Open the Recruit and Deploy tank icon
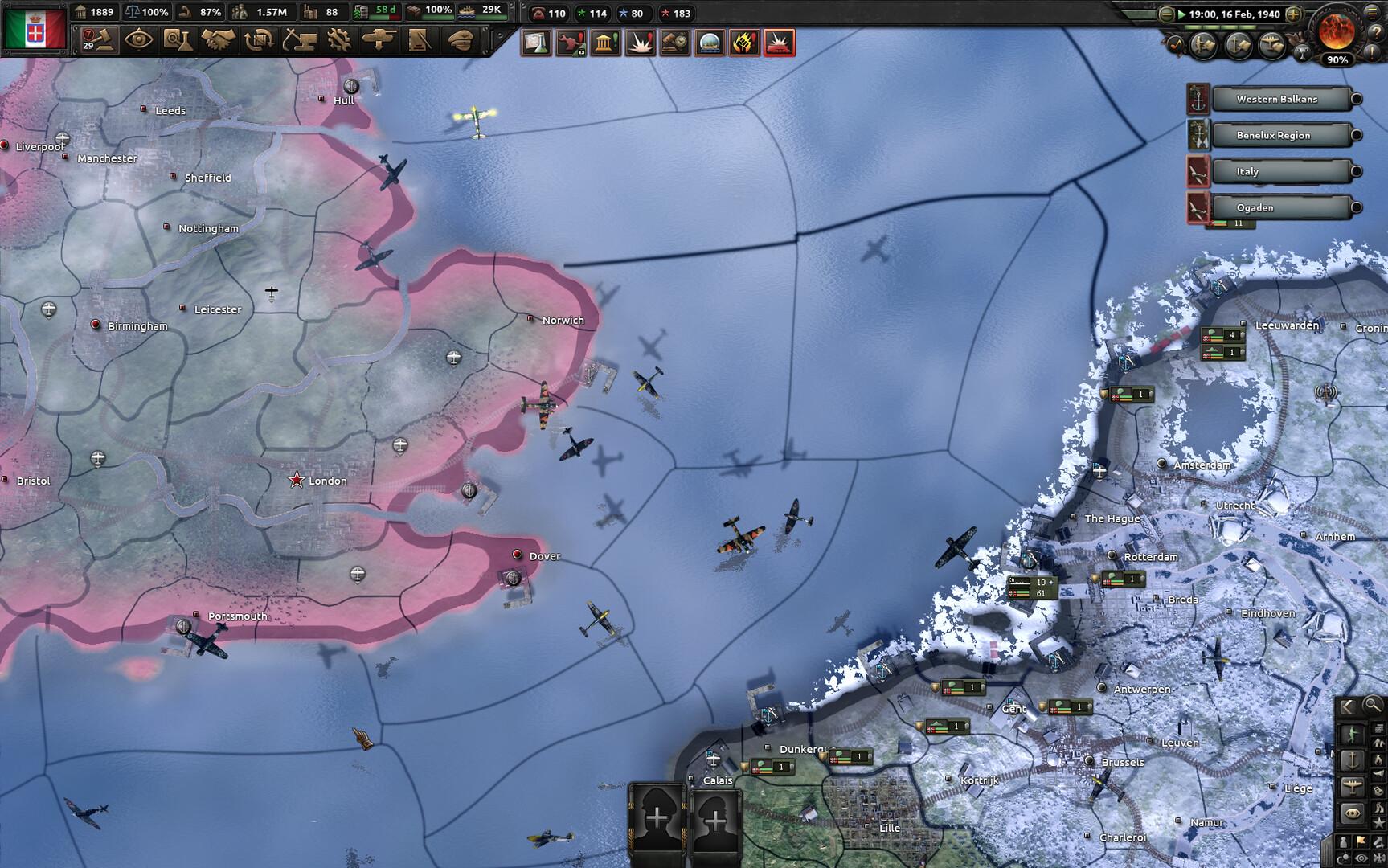1388x868 pixels. tap(378, 40)
